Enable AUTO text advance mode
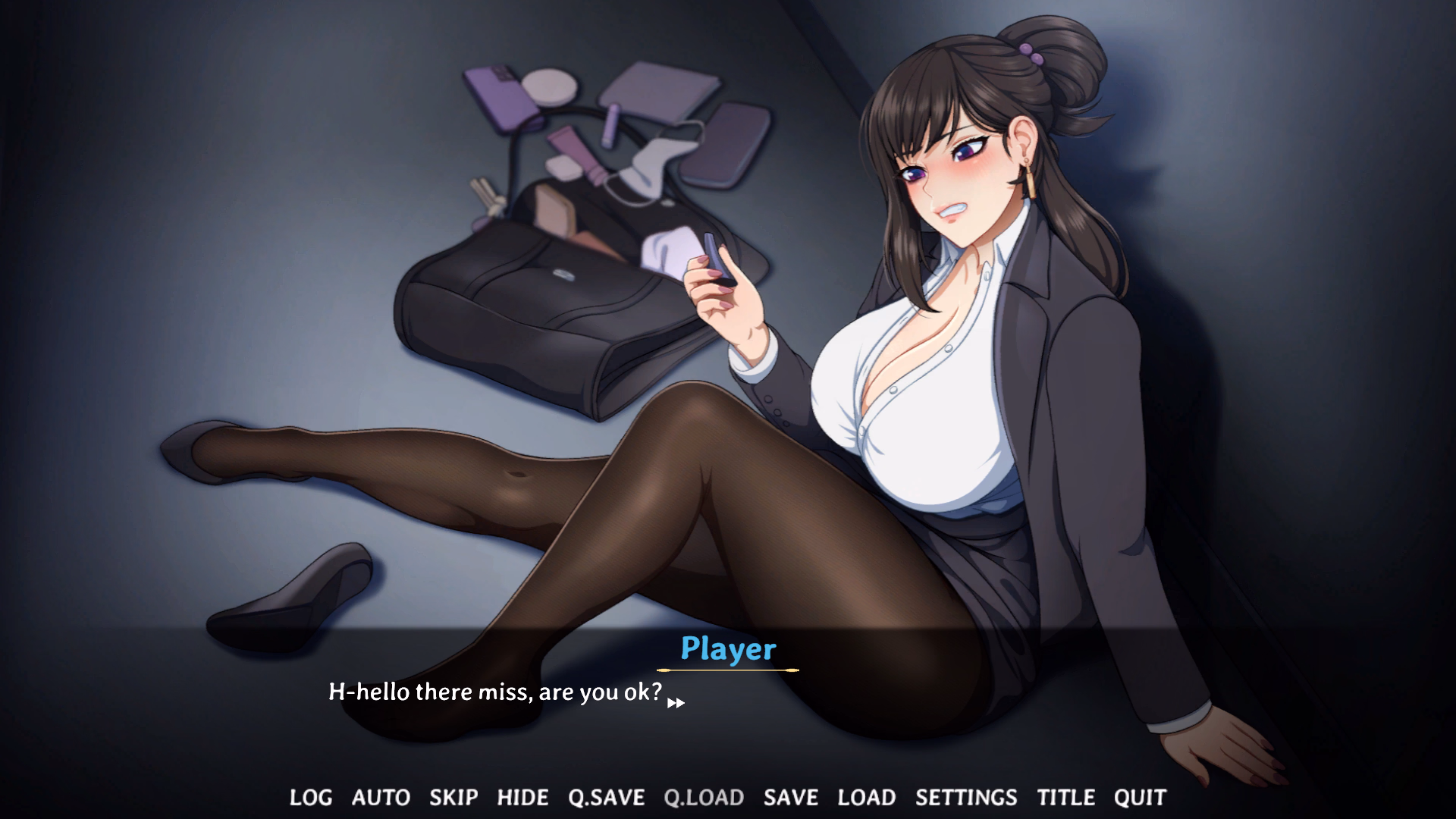Screen dimensions: 1456x819 381,797
